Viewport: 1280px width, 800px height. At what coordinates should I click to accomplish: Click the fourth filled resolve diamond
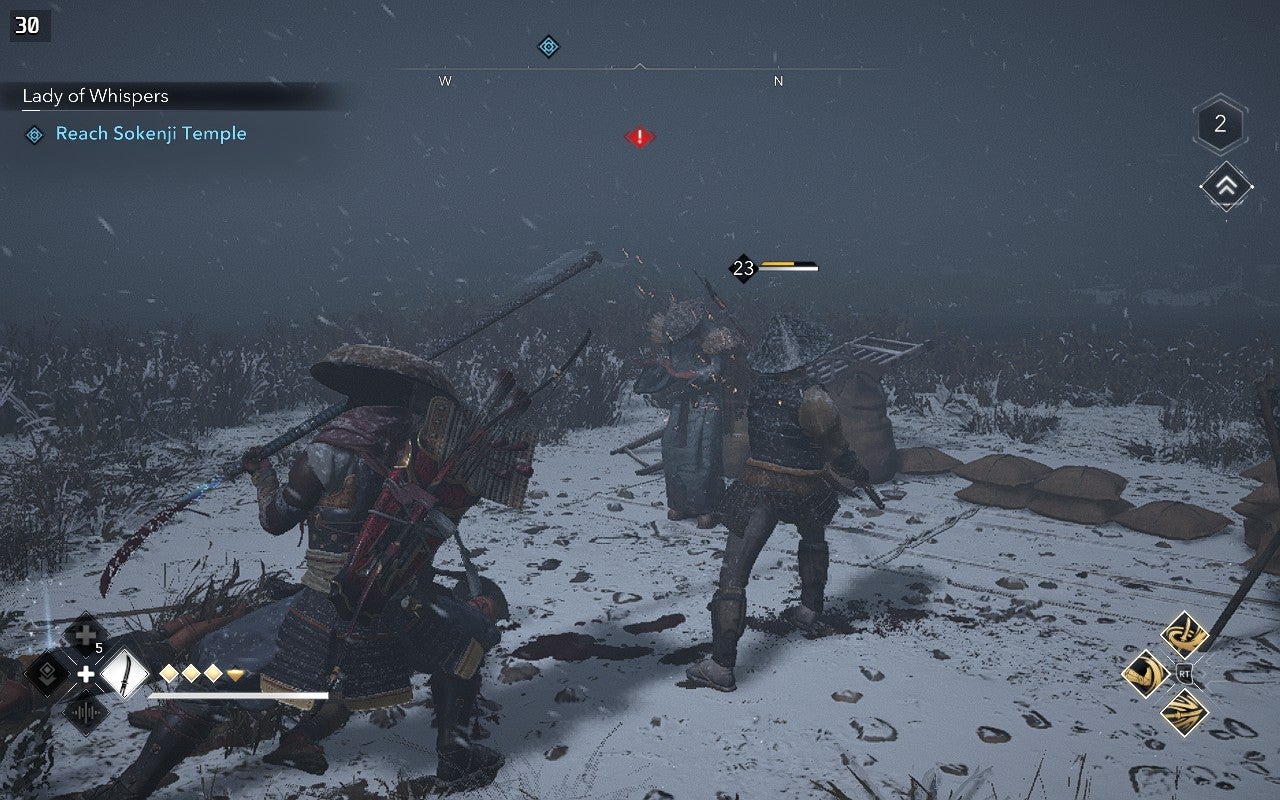point(236,674)
